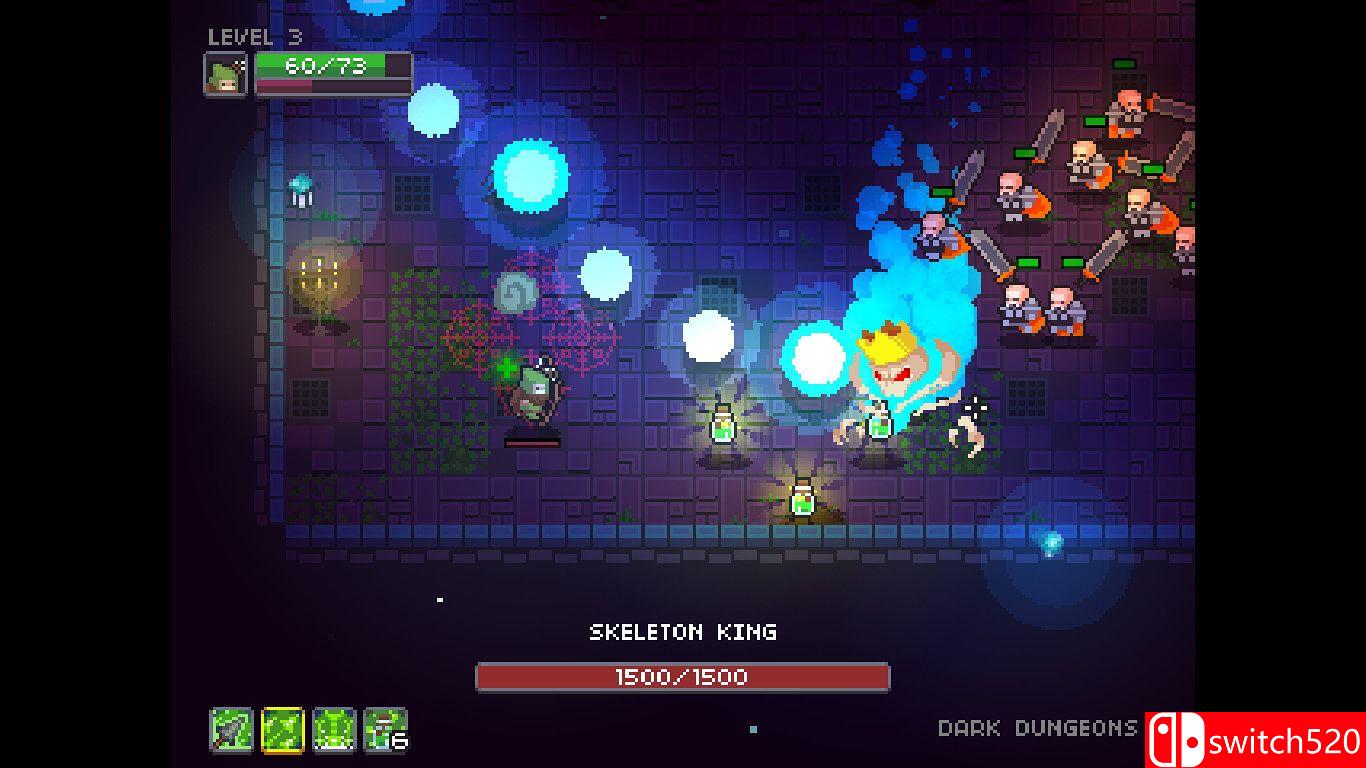Use the third green ability icon

[x=334, y=730]
